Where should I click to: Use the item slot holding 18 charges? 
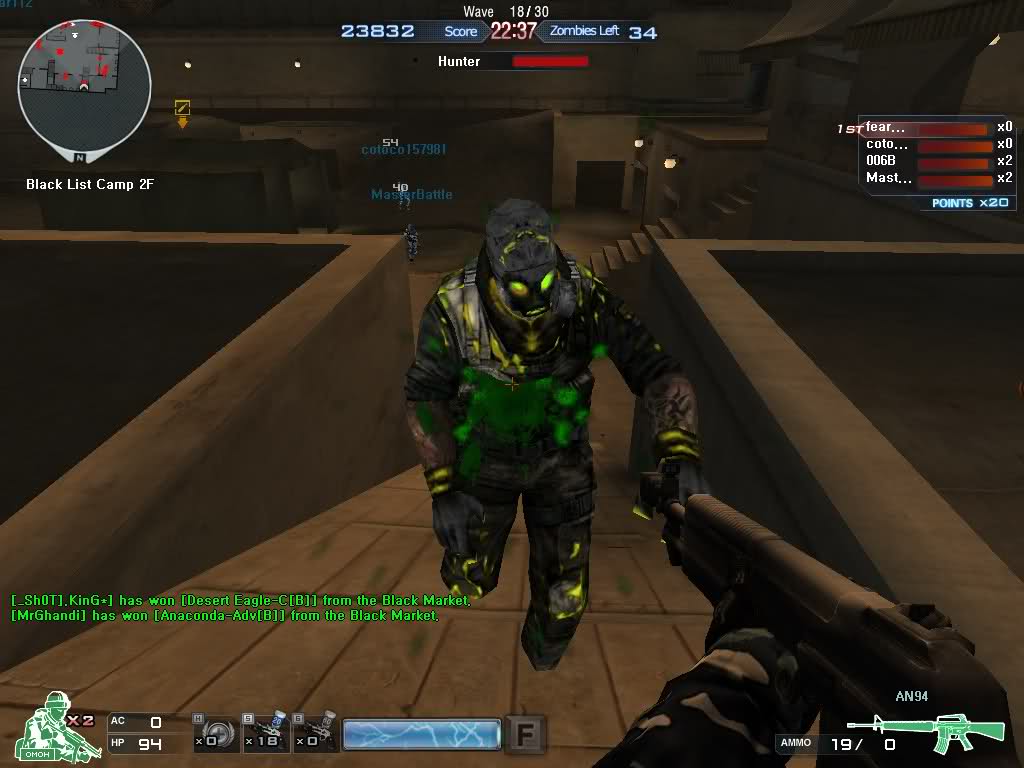tap(266, 733)
